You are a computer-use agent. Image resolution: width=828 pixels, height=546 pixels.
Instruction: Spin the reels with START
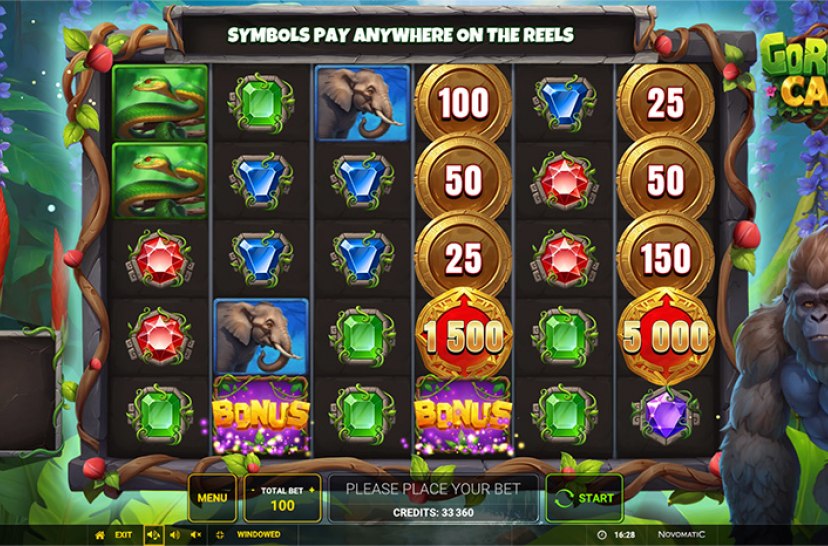click(x=584, y=497)
